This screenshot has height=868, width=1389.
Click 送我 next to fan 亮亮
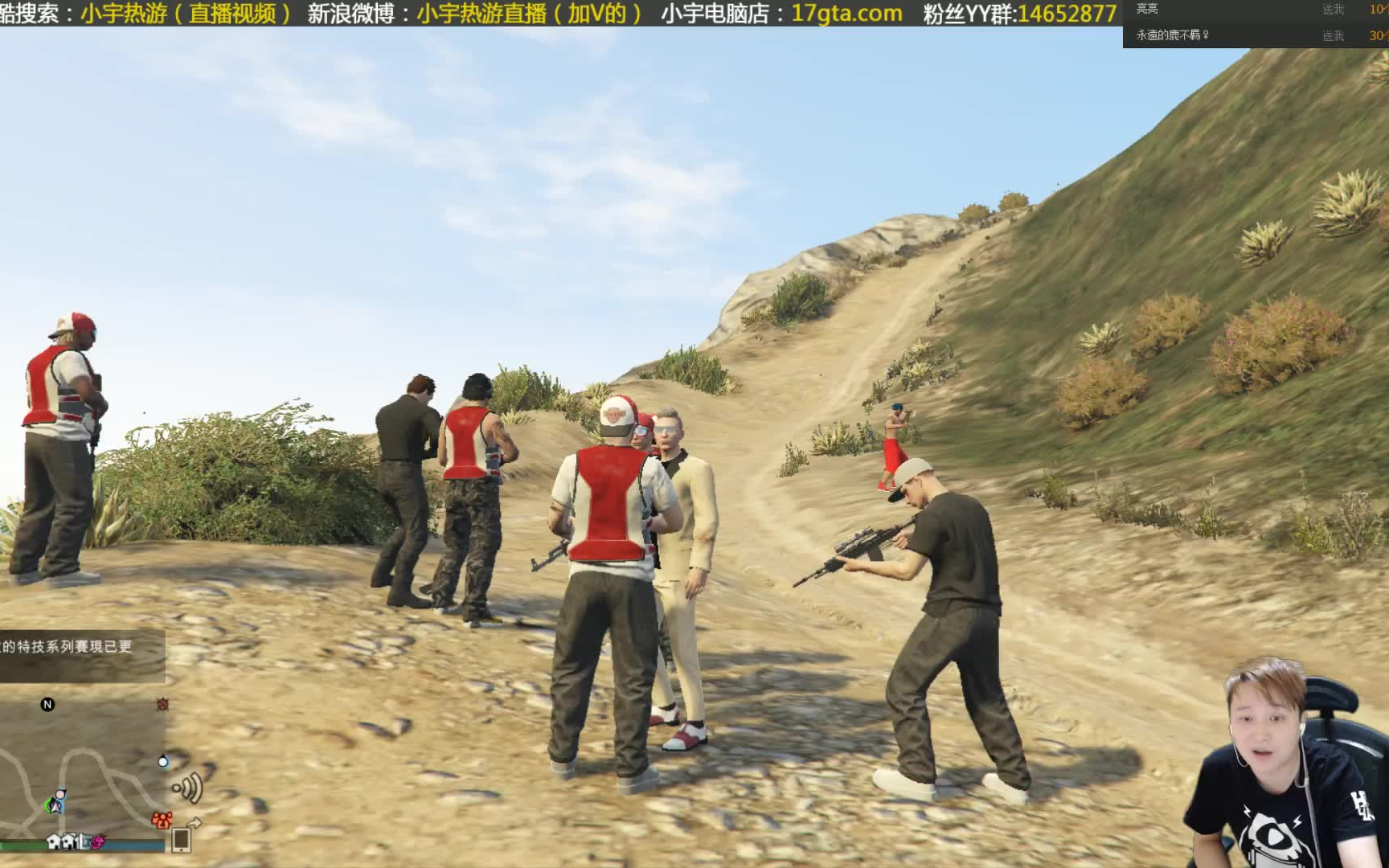[1333, 9]
